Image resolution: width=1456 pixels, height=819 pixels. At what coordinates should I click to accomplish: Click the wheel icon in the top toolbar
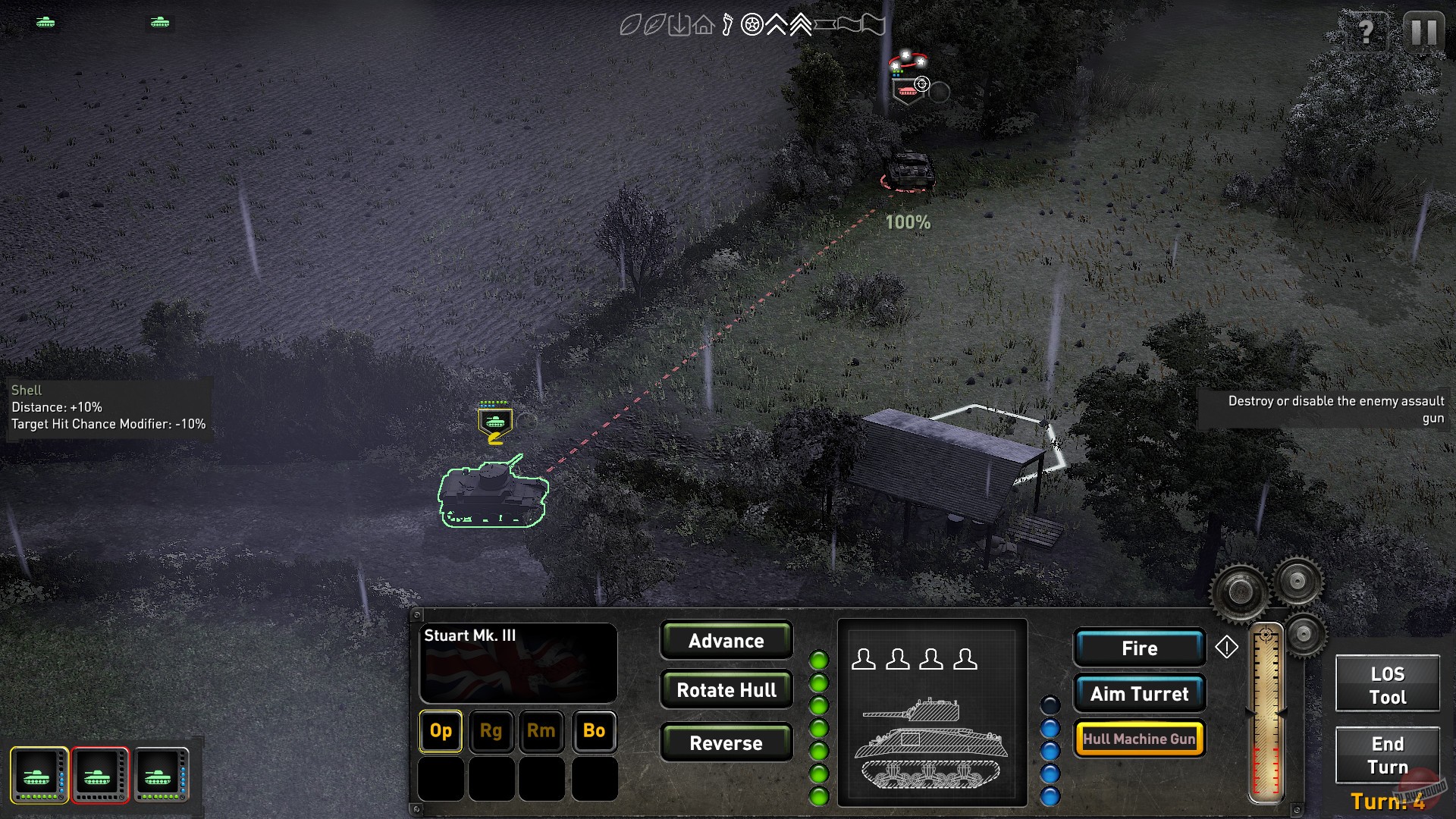click(752, 25)
